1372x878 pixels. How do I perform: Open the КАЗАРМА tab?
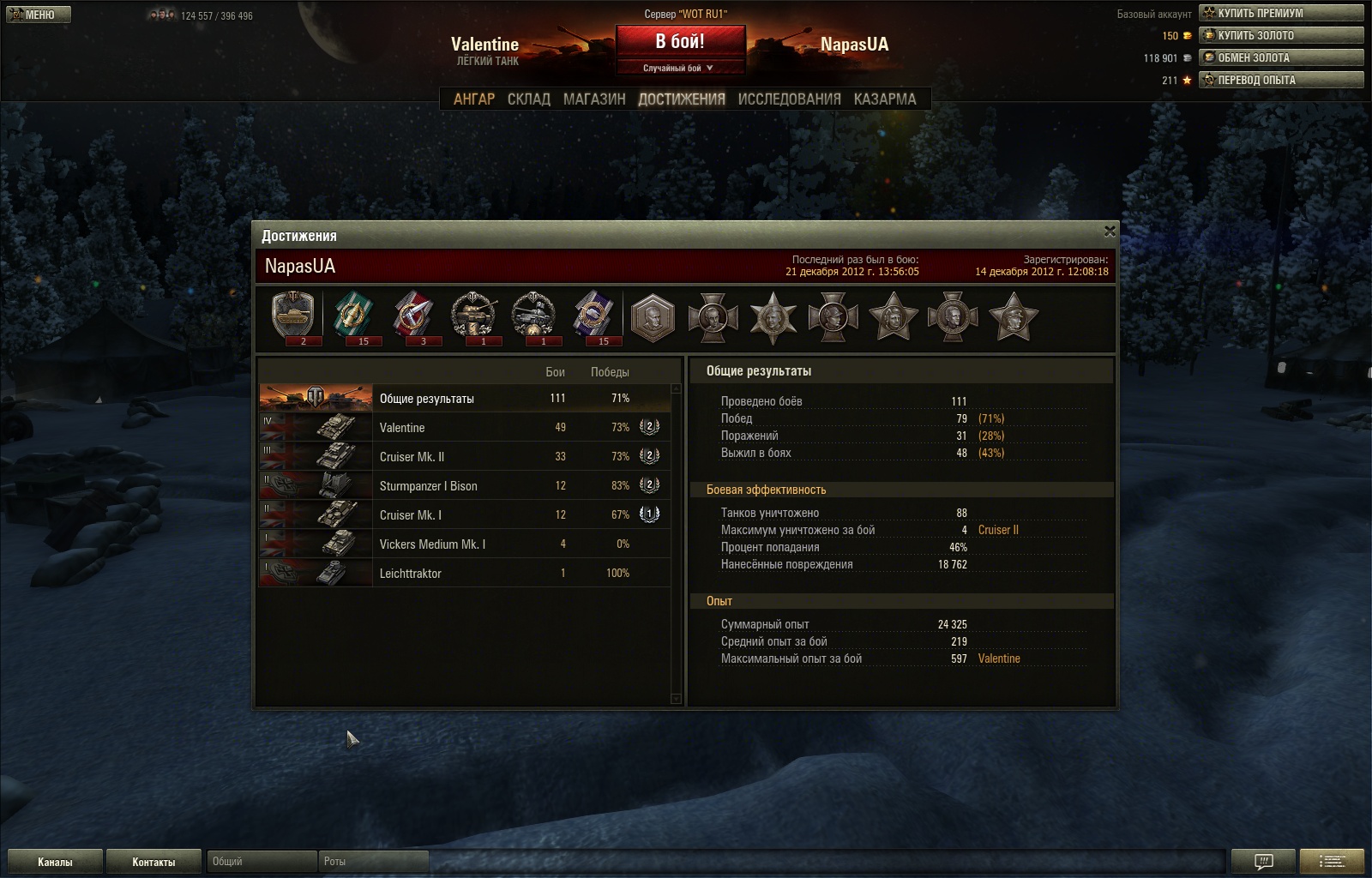(x=885, y=99)
